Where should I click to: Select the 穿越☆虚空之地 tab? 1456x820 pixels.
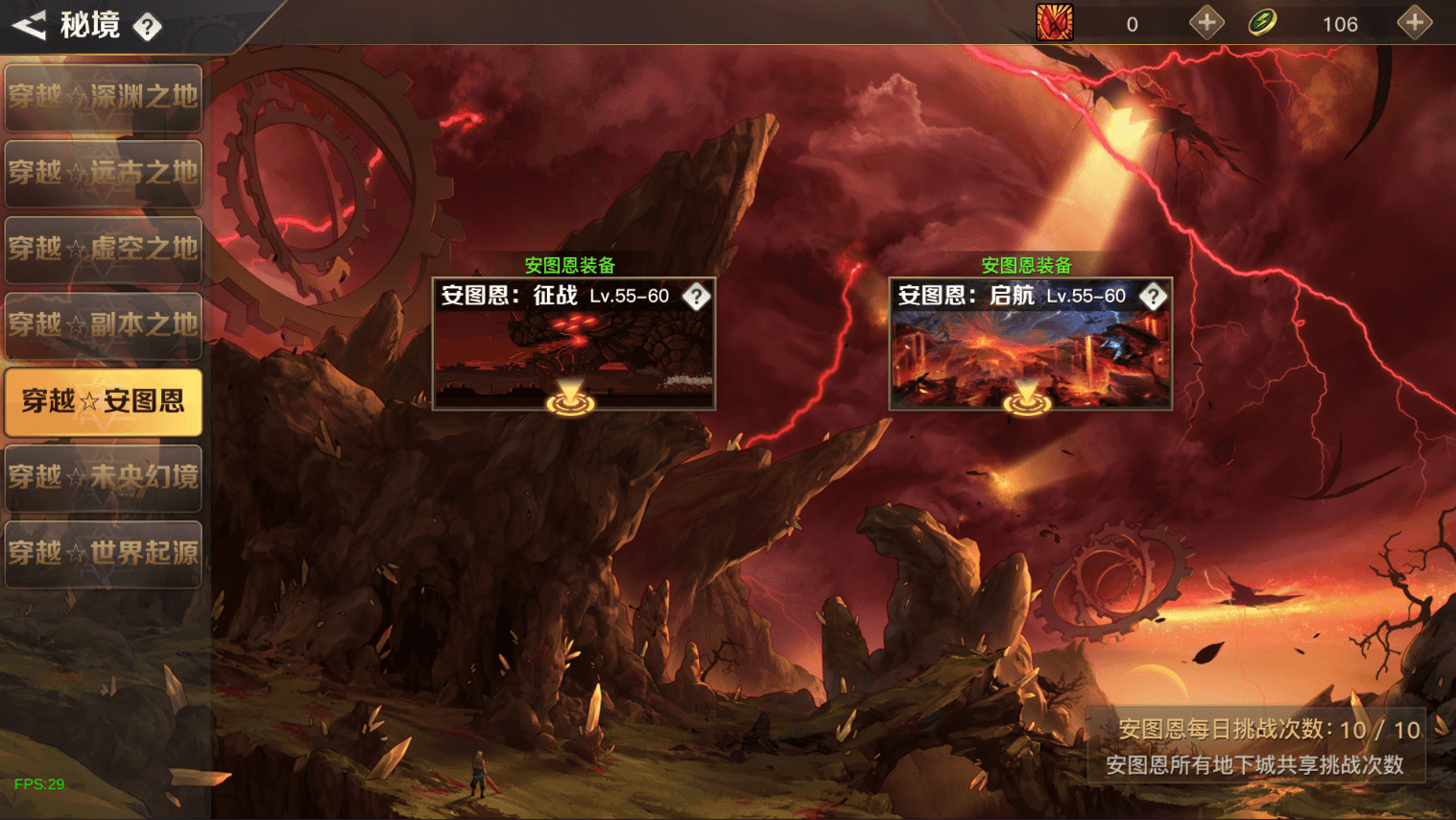pos(103,249)
